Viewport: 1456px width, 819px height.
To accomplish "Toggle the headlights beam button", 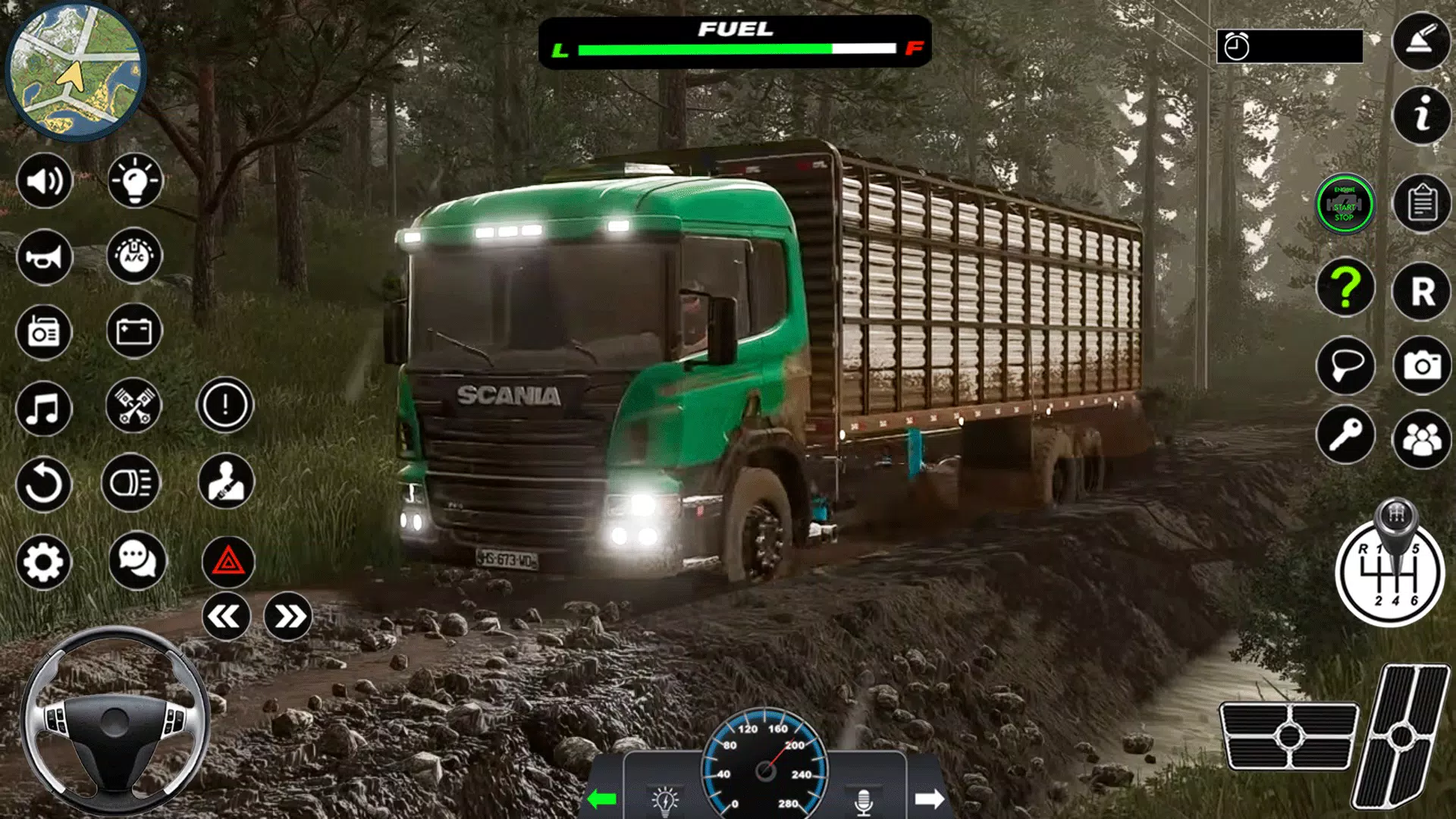I will coord(131,483).
